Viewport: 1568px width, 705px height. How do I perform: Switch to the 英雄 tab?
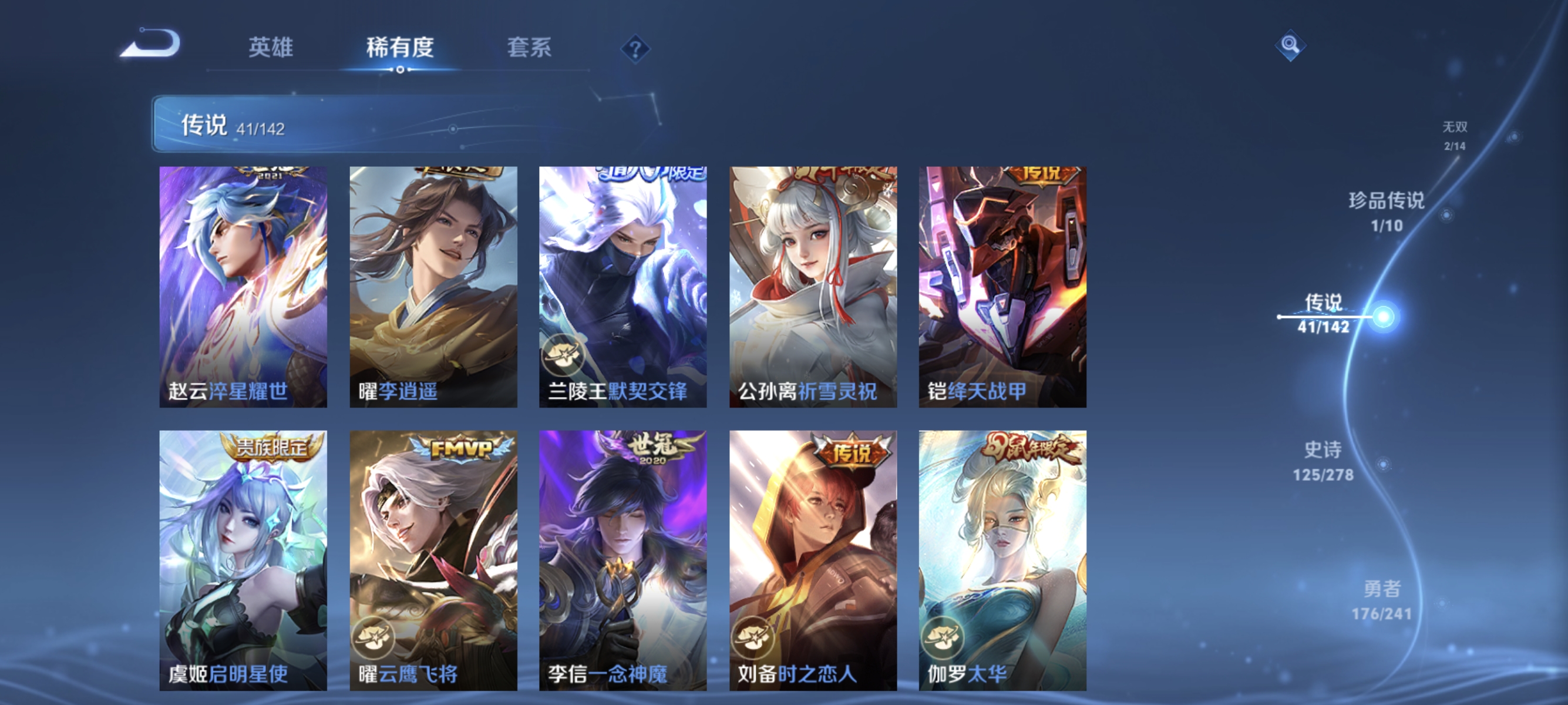click(270, 49)
